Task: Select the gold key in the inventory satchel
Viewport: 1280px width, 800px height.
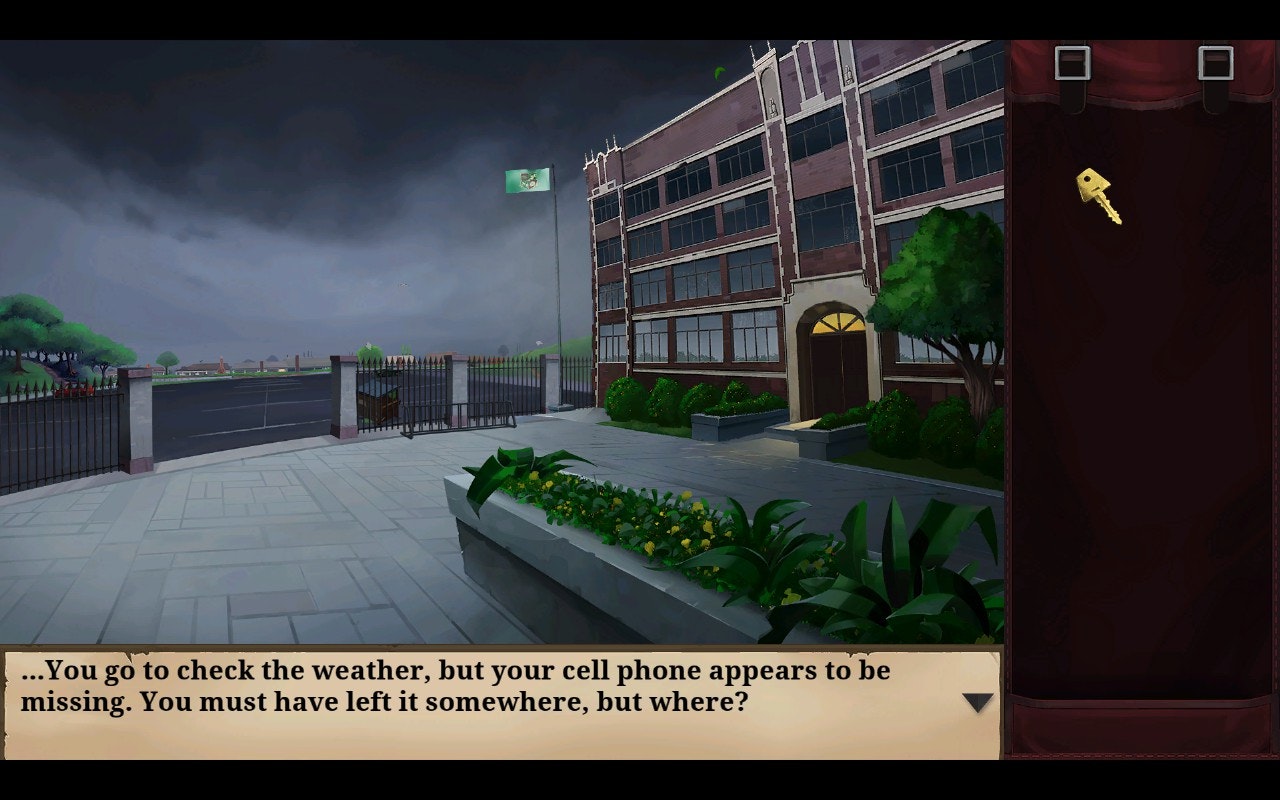Action: click(x=1095, y=195)
